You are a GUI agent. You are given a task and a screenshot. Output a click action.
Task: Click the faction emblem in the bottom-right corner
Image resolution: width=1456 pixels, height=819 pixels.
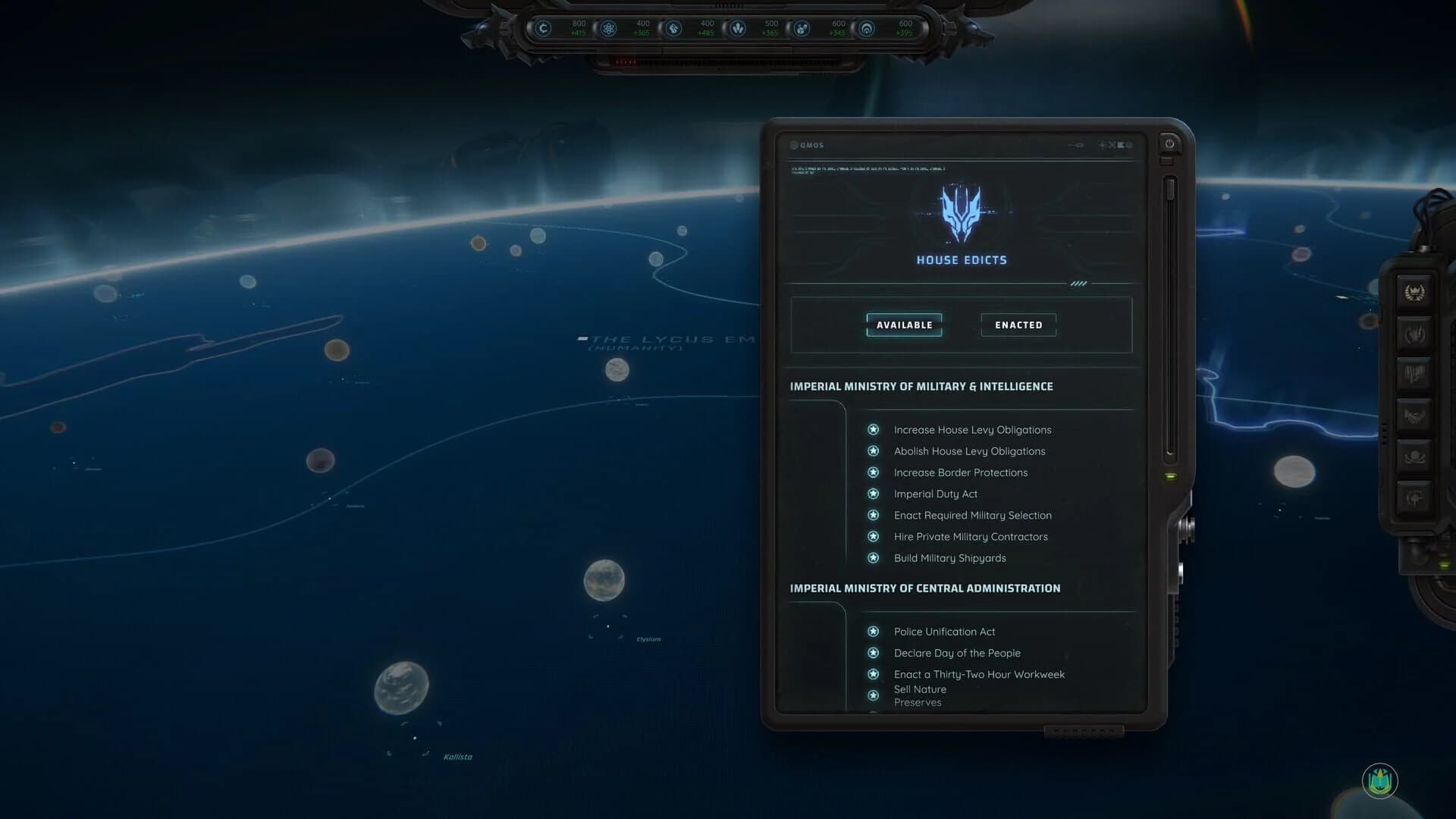pyautogui.click(x=1382, y=783)
